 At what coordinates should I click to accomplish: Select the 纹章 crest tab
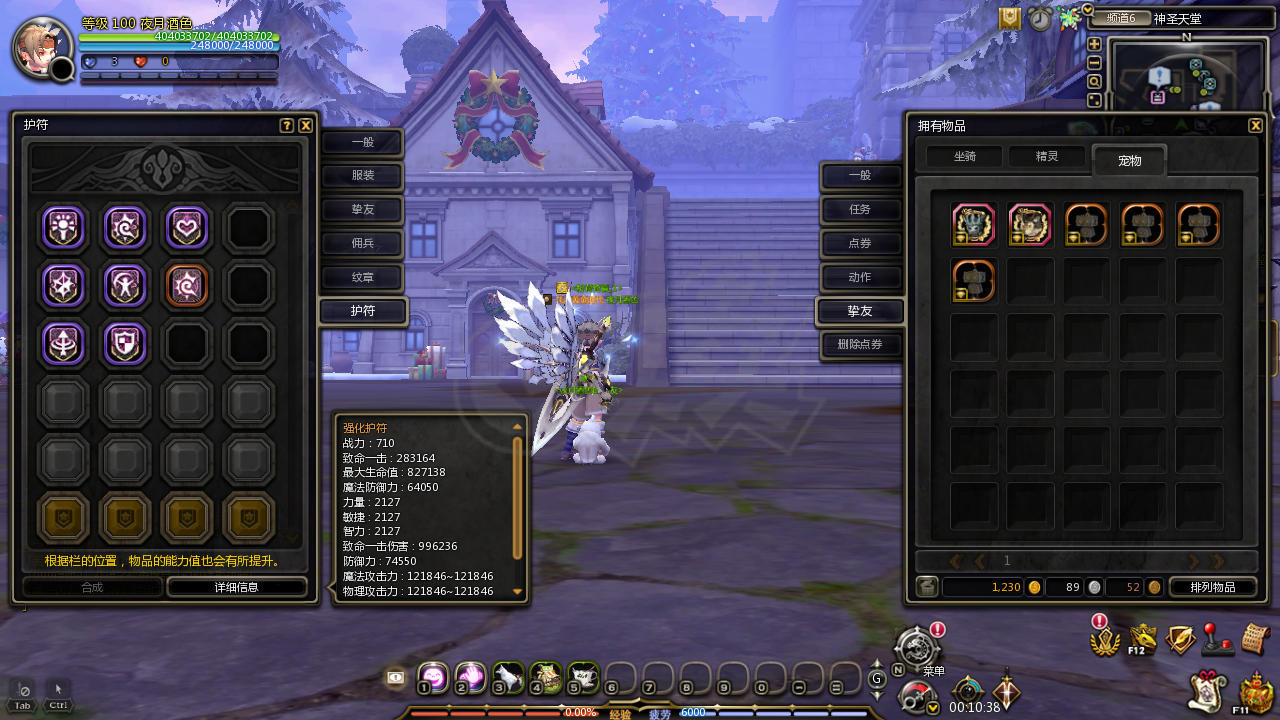pos(362,277)
